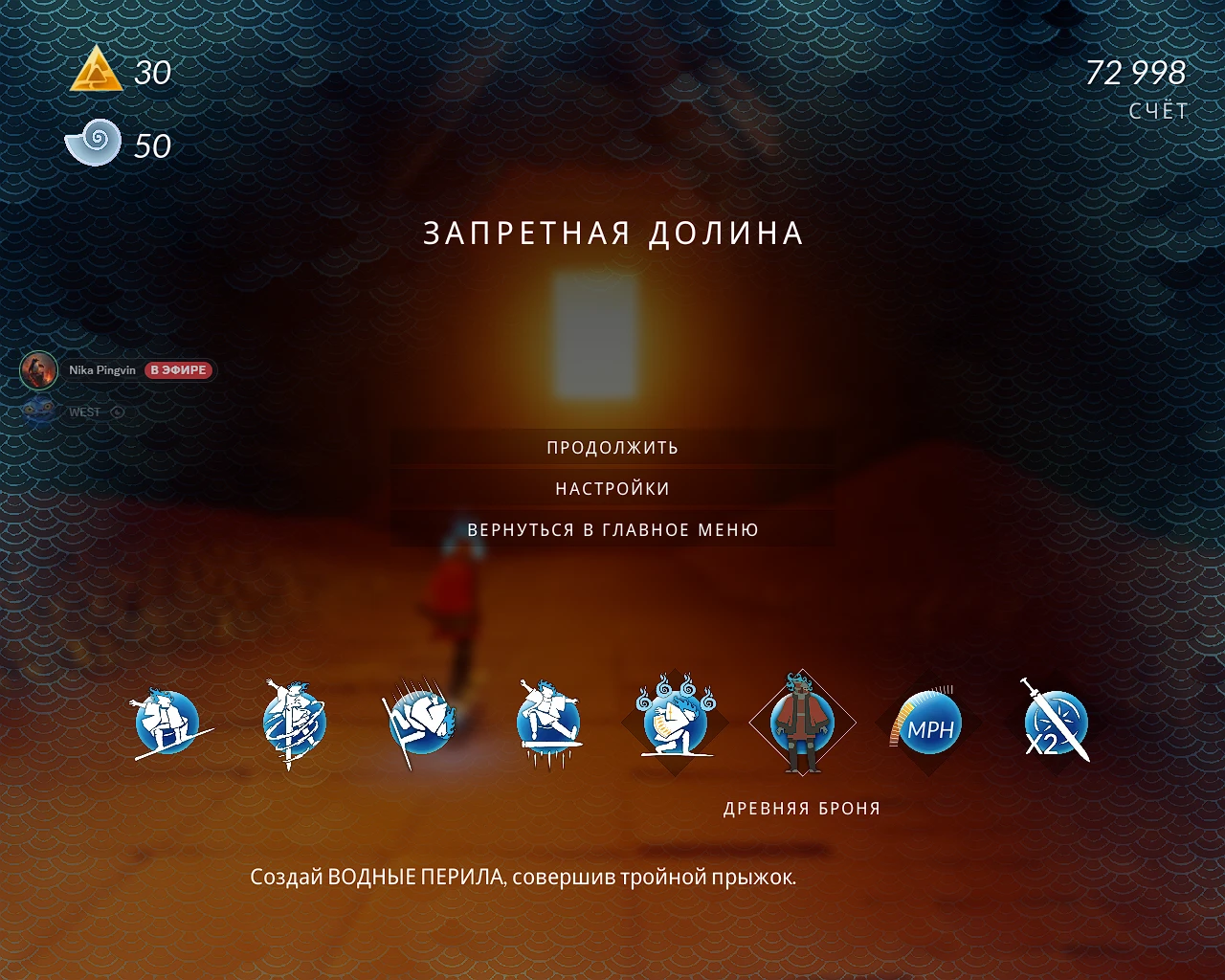Click the spinning backflip trick icon
1225x980 pixels.
click(294, 724)
